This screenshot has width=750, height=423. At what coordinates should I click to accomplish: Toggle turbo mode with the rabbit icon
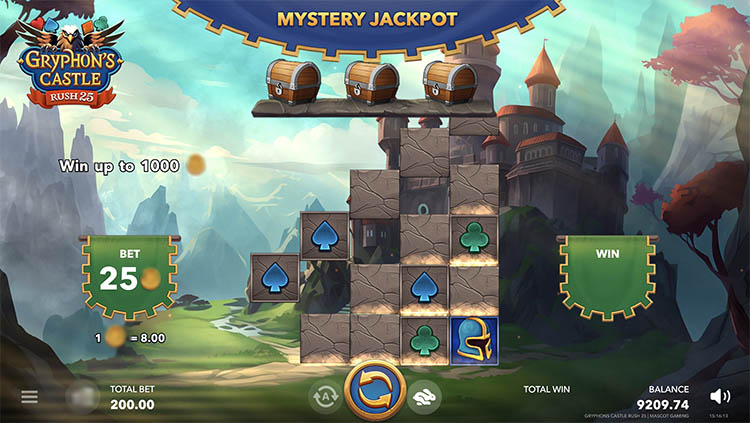(423, 397)
